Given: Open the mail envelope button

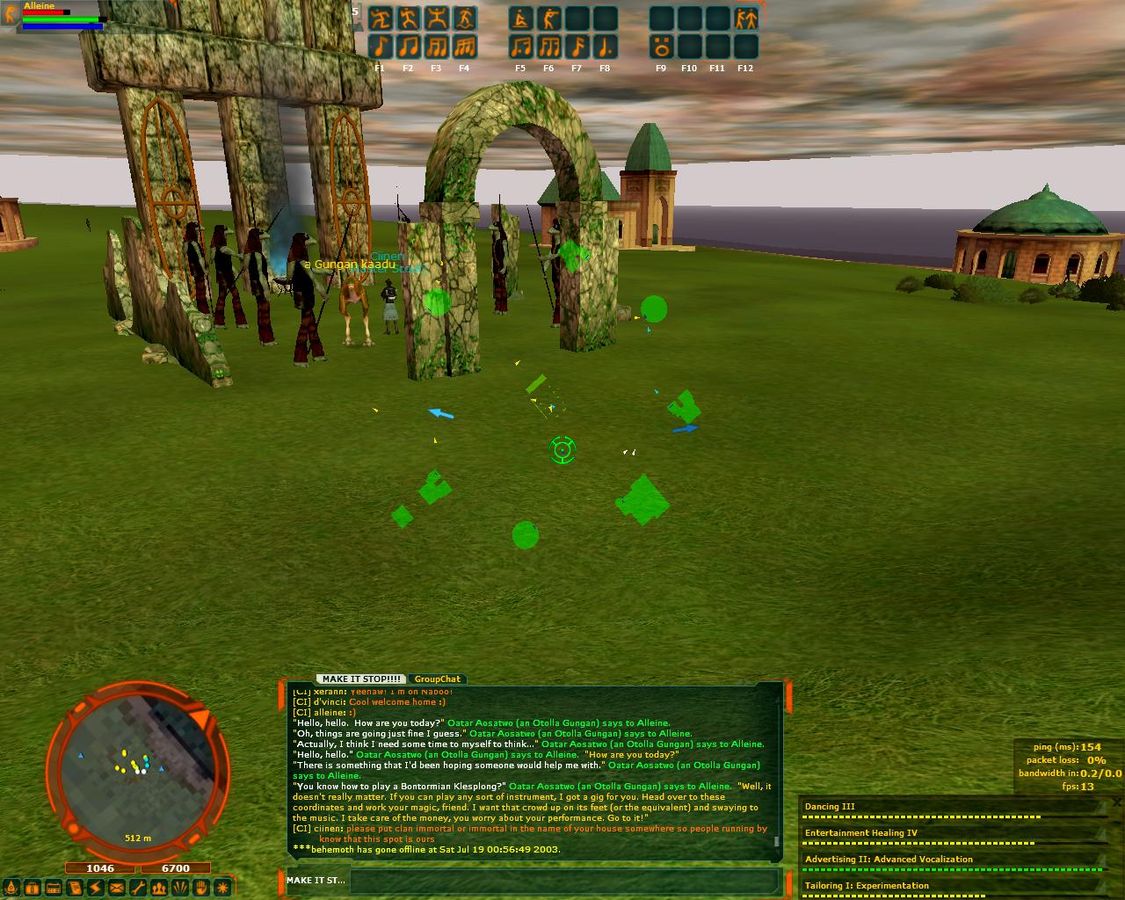Looking at the screenshot, I should pos(117,887).
